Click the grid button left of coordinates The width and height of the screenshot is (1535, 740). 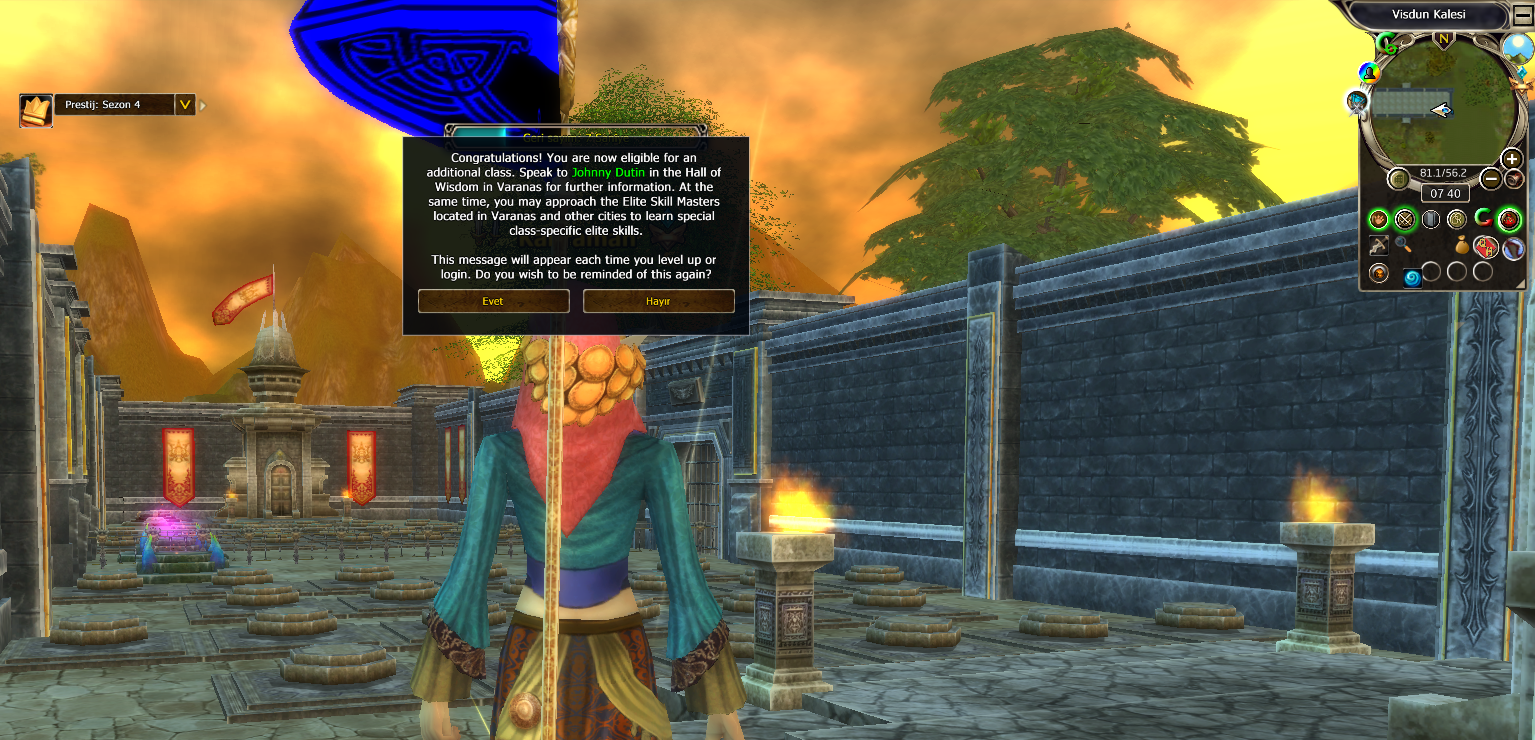[x=1398, y=178]
